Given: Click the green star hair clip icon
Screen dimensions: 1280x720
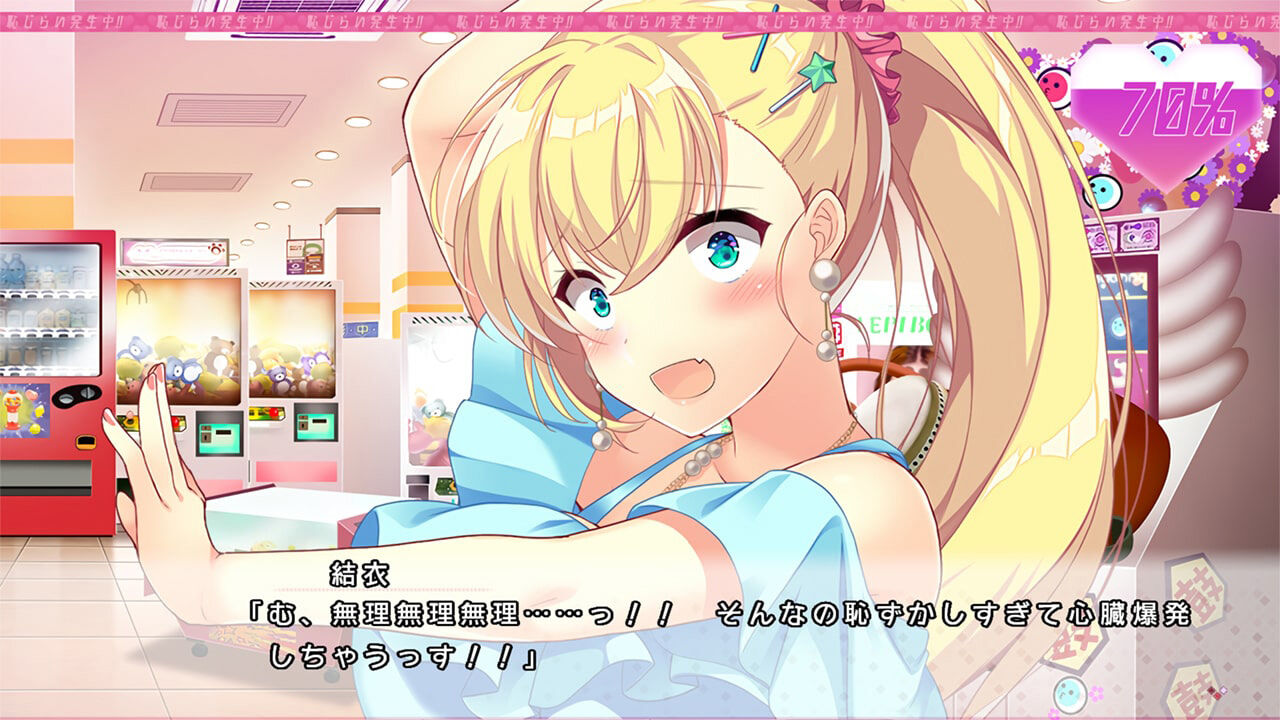Looking at the screenshot, I should tap(820, 70).
